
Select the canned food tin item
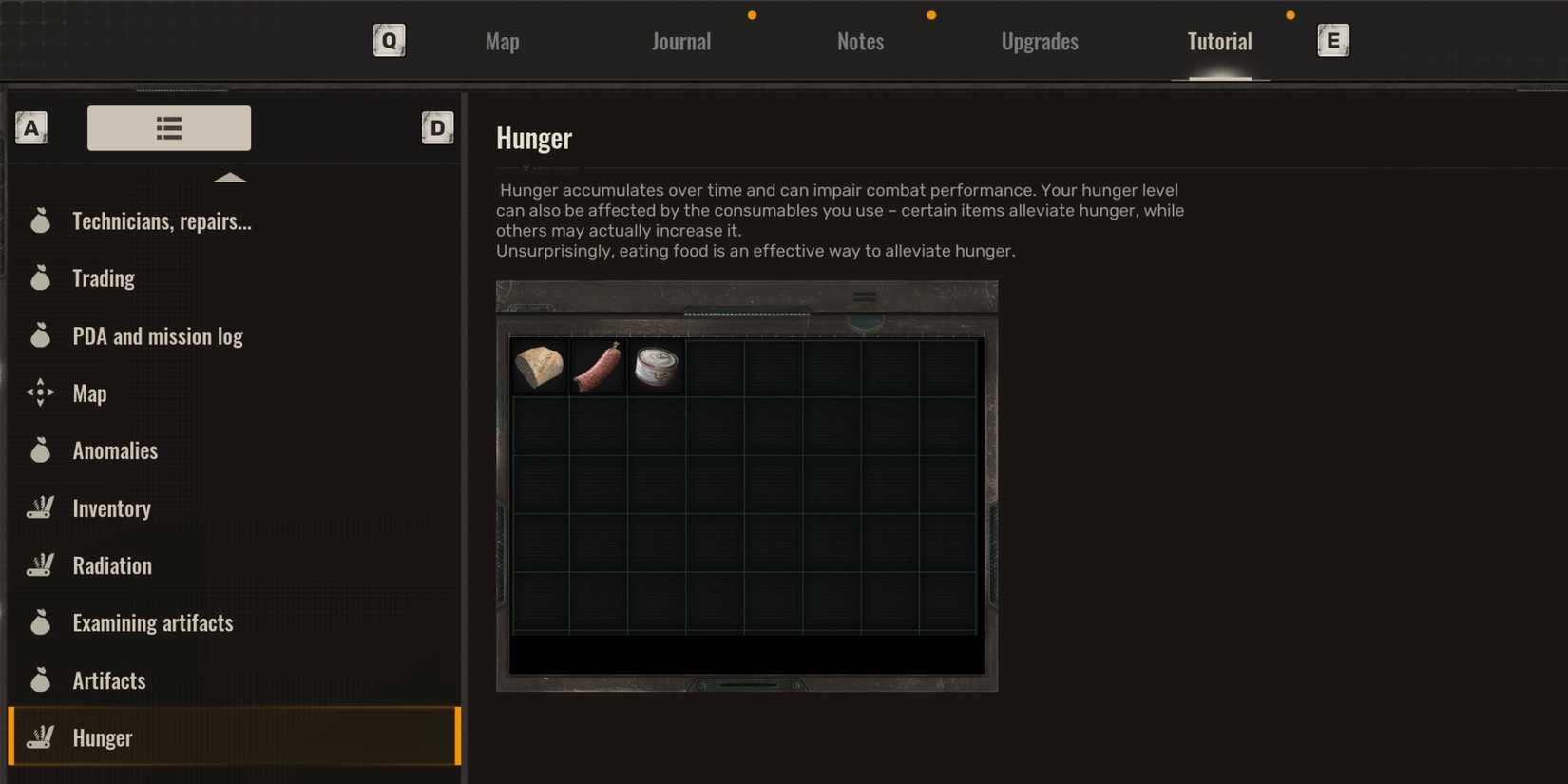pyautogui.click(x=654, y=366)
